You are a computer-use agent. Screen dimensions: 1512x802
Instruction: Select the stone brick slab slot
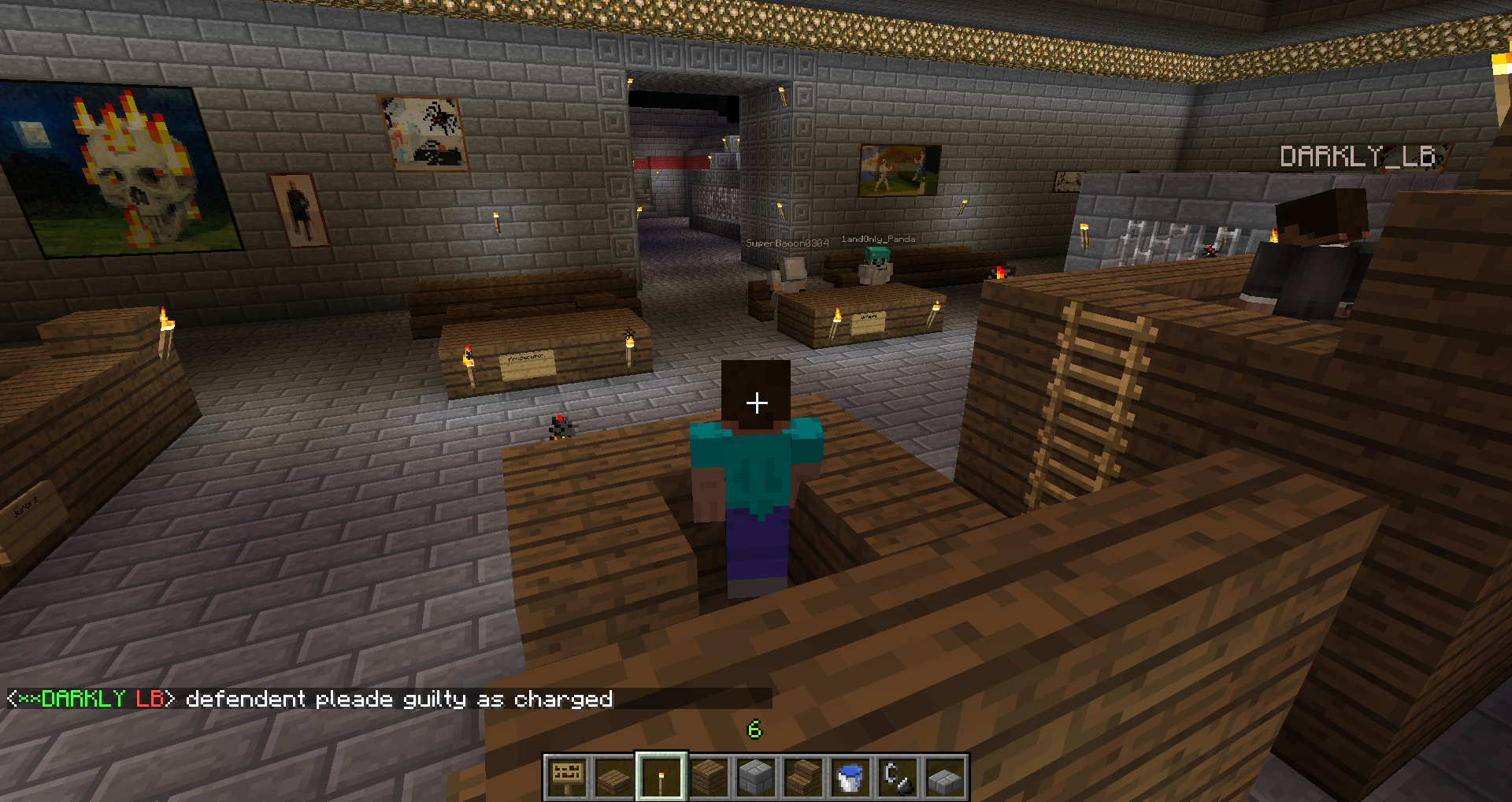click(945, 777)
